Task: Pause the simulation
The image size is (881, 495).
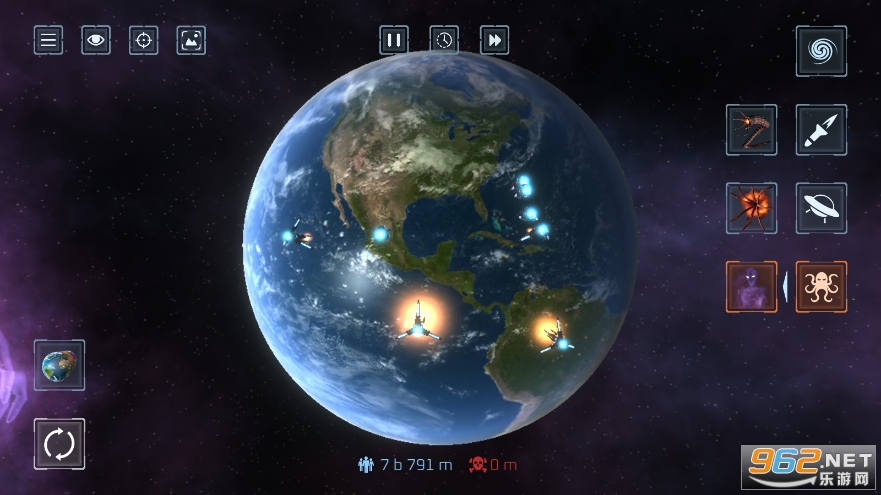Action: (394, 40)
